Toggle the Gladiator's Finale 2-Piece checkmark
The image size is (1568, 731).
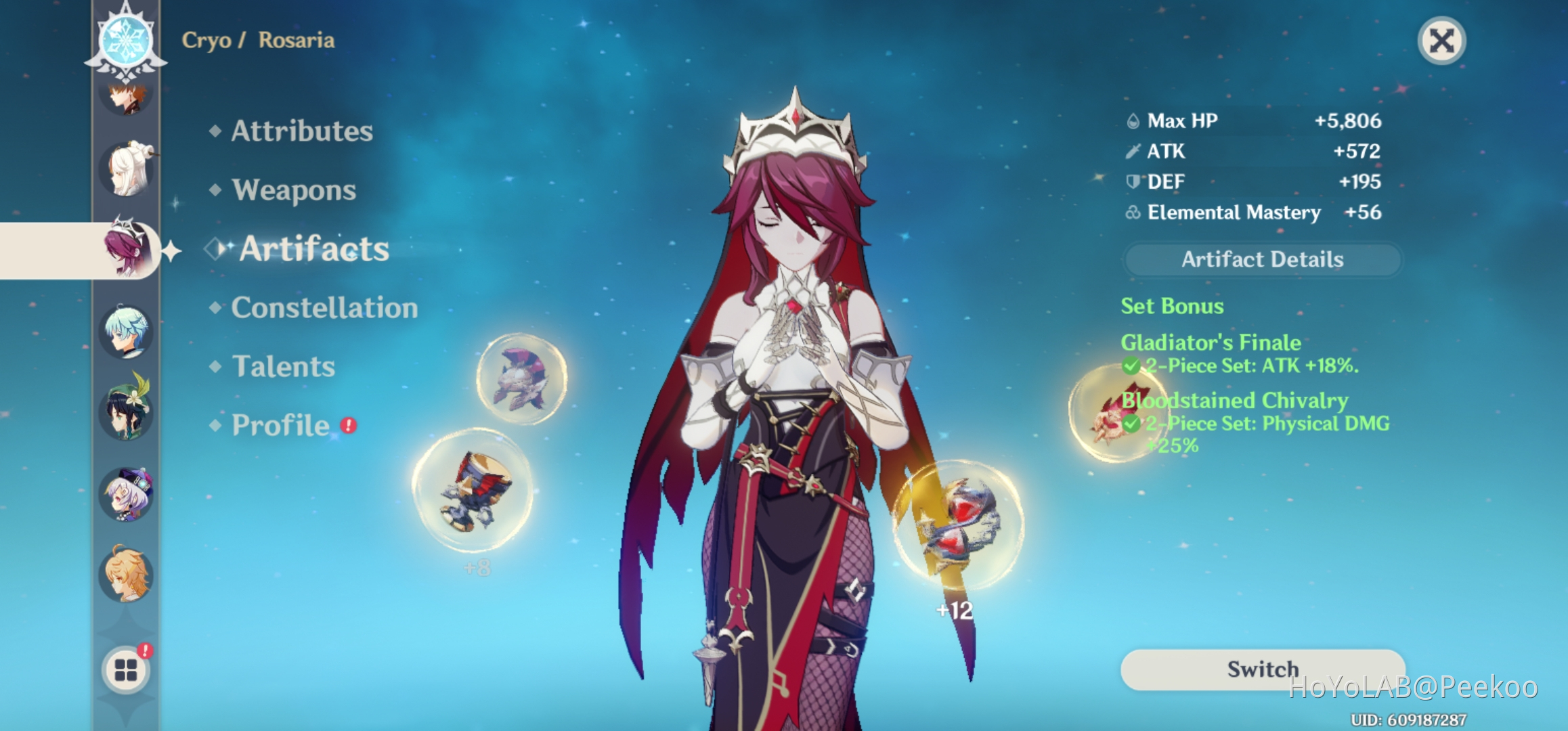1133,366
